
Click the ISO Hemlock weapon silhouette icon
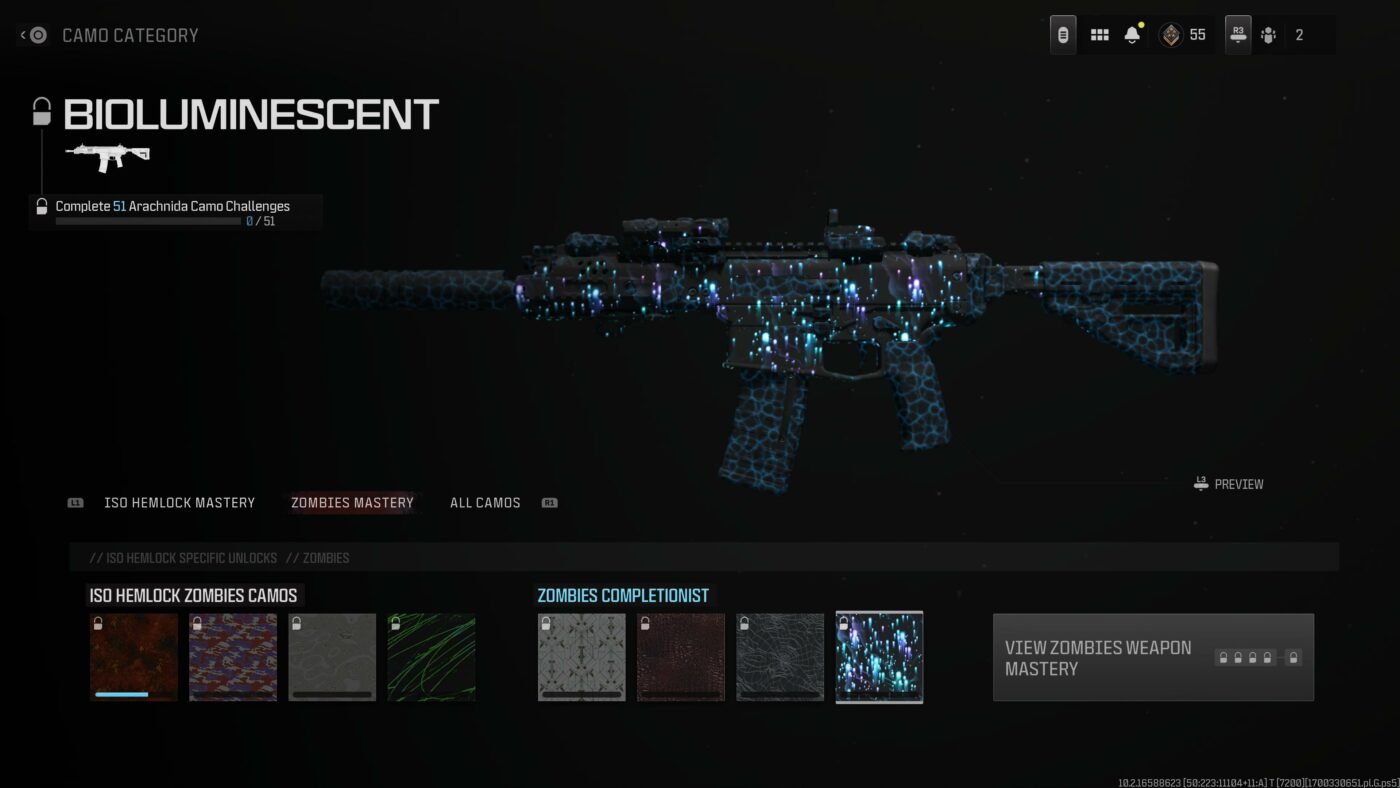[105, 157]
